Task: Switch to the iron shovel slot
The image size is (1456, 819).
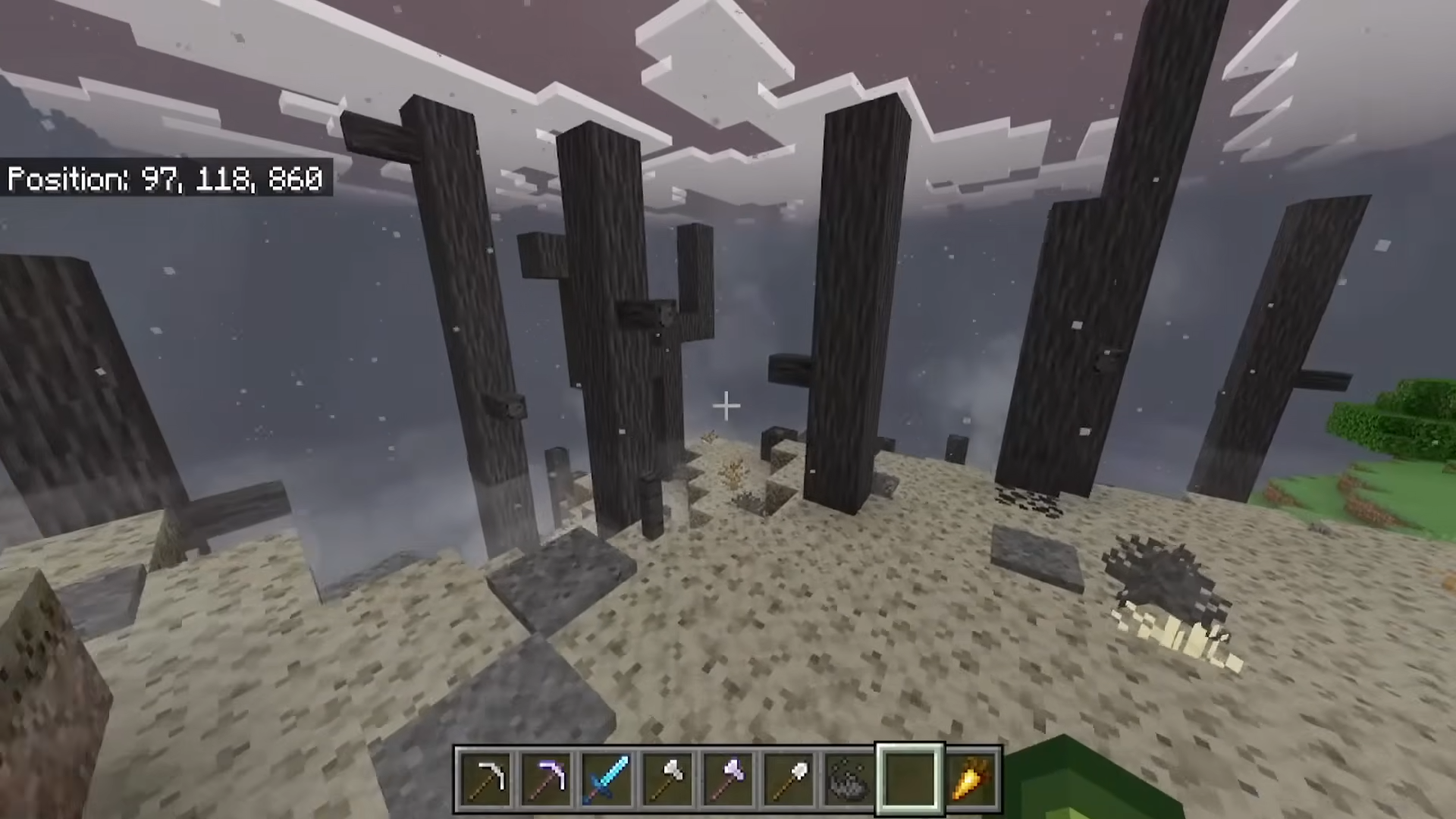Action: [789, 779]
